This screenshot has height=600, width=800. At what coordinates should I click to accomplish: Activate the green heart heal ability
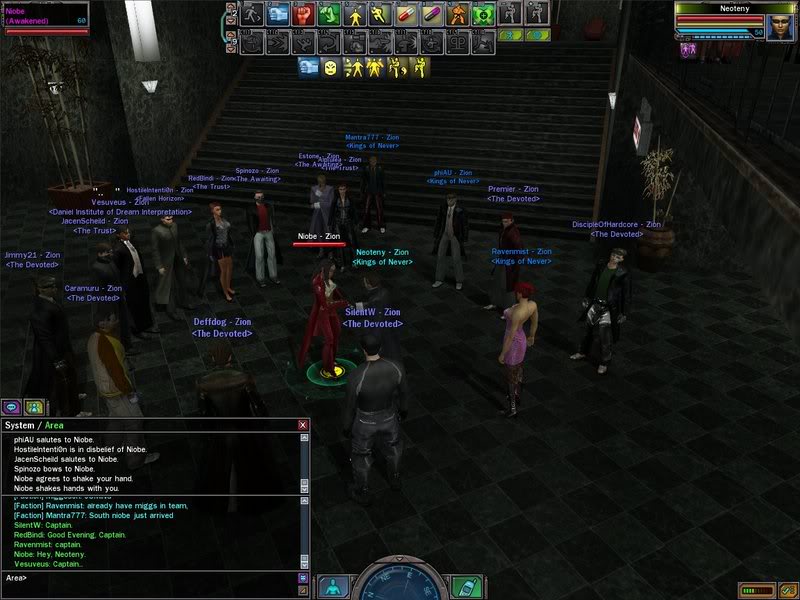pos(484,14)
